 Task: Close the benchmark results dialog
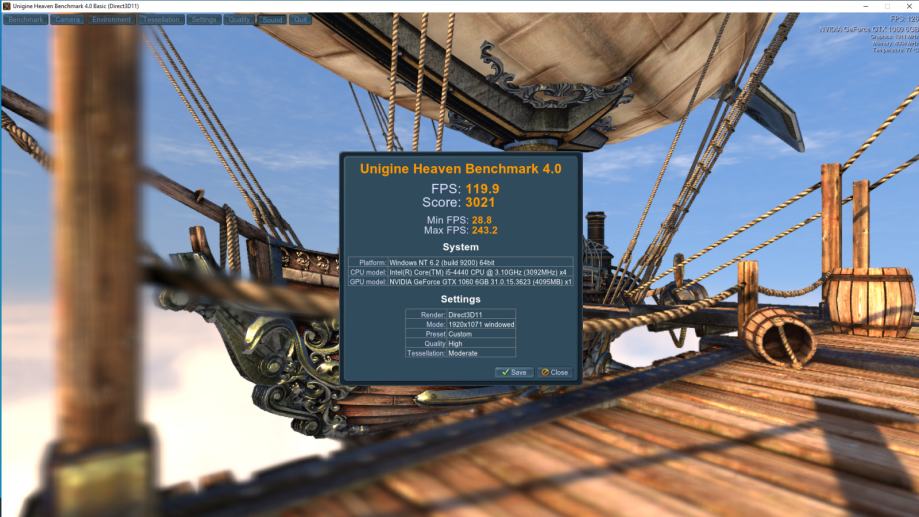pos(554,372)
